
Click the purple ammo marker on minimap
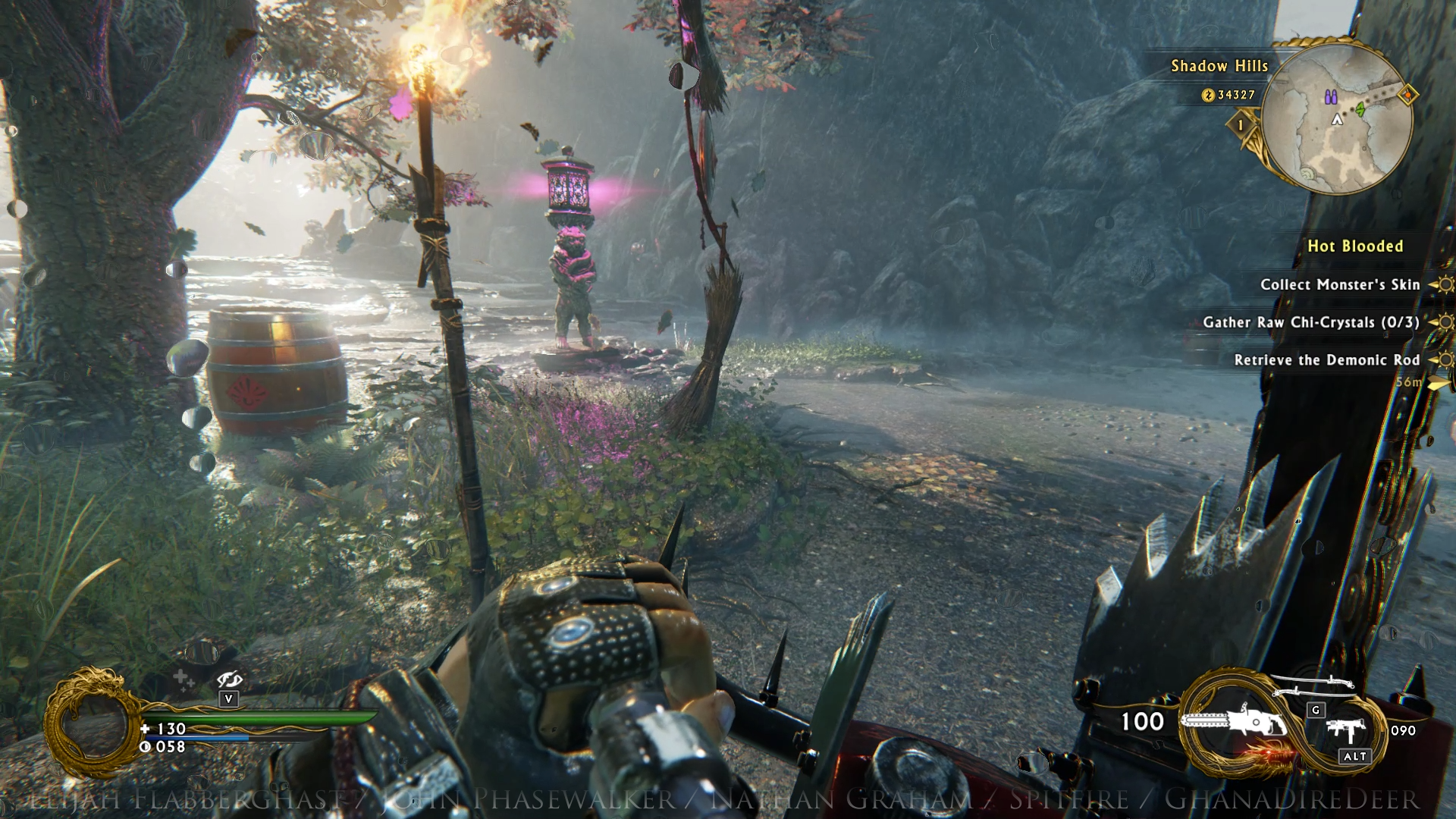tap(1330, 97)
